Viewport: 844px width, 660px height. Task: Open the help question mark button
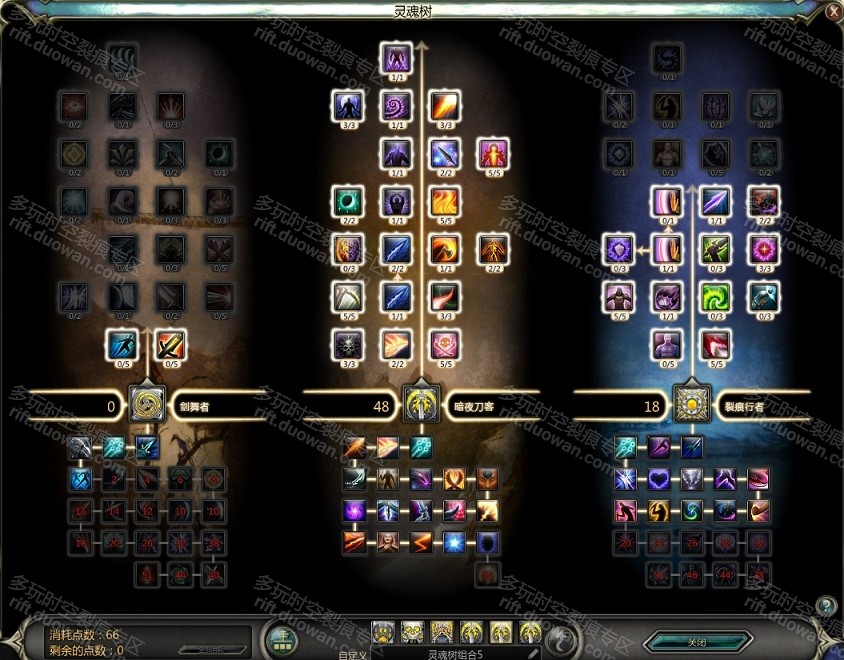click(825, 605)
